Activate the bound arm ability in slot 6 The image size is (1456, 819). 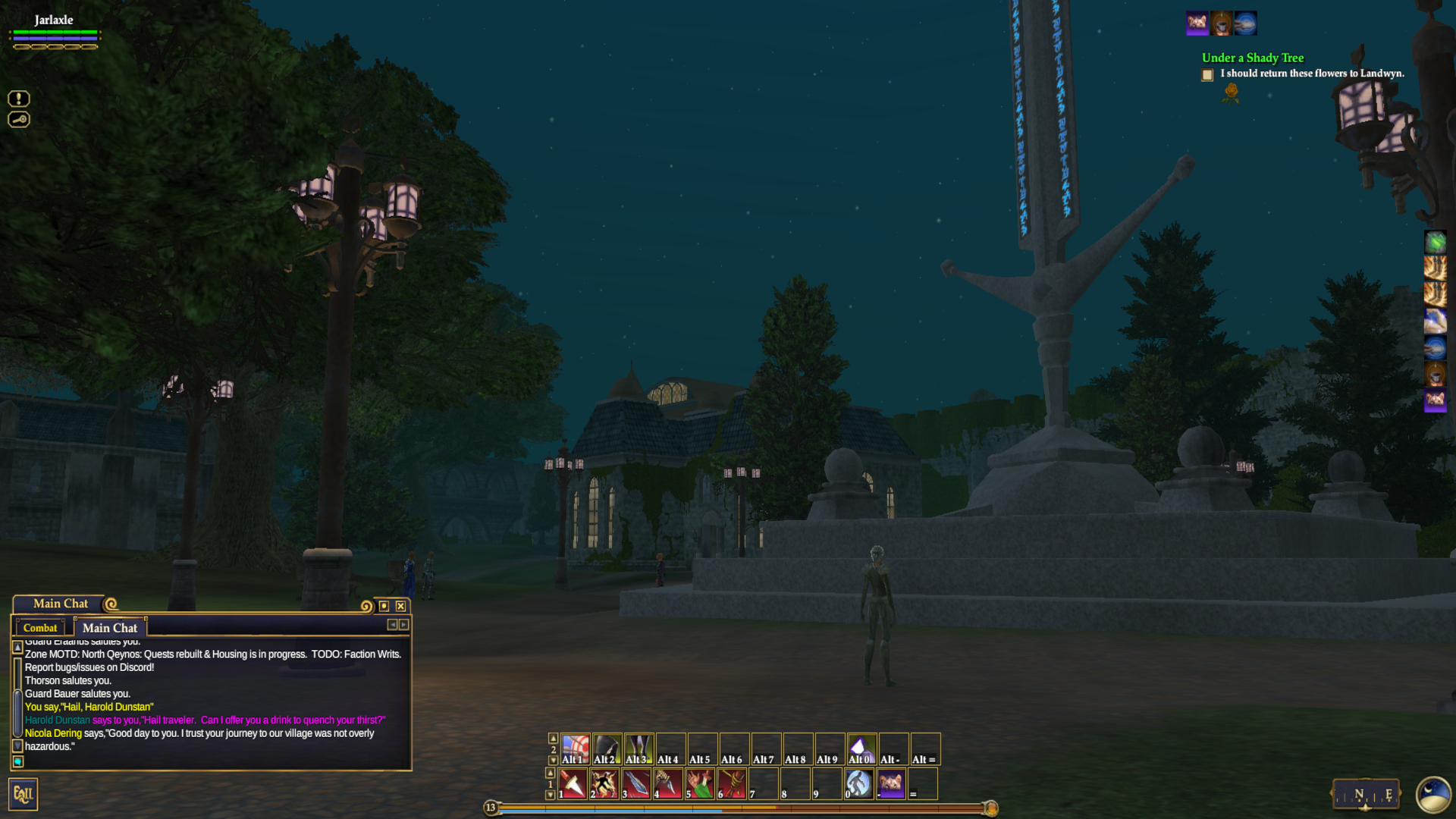733,783
